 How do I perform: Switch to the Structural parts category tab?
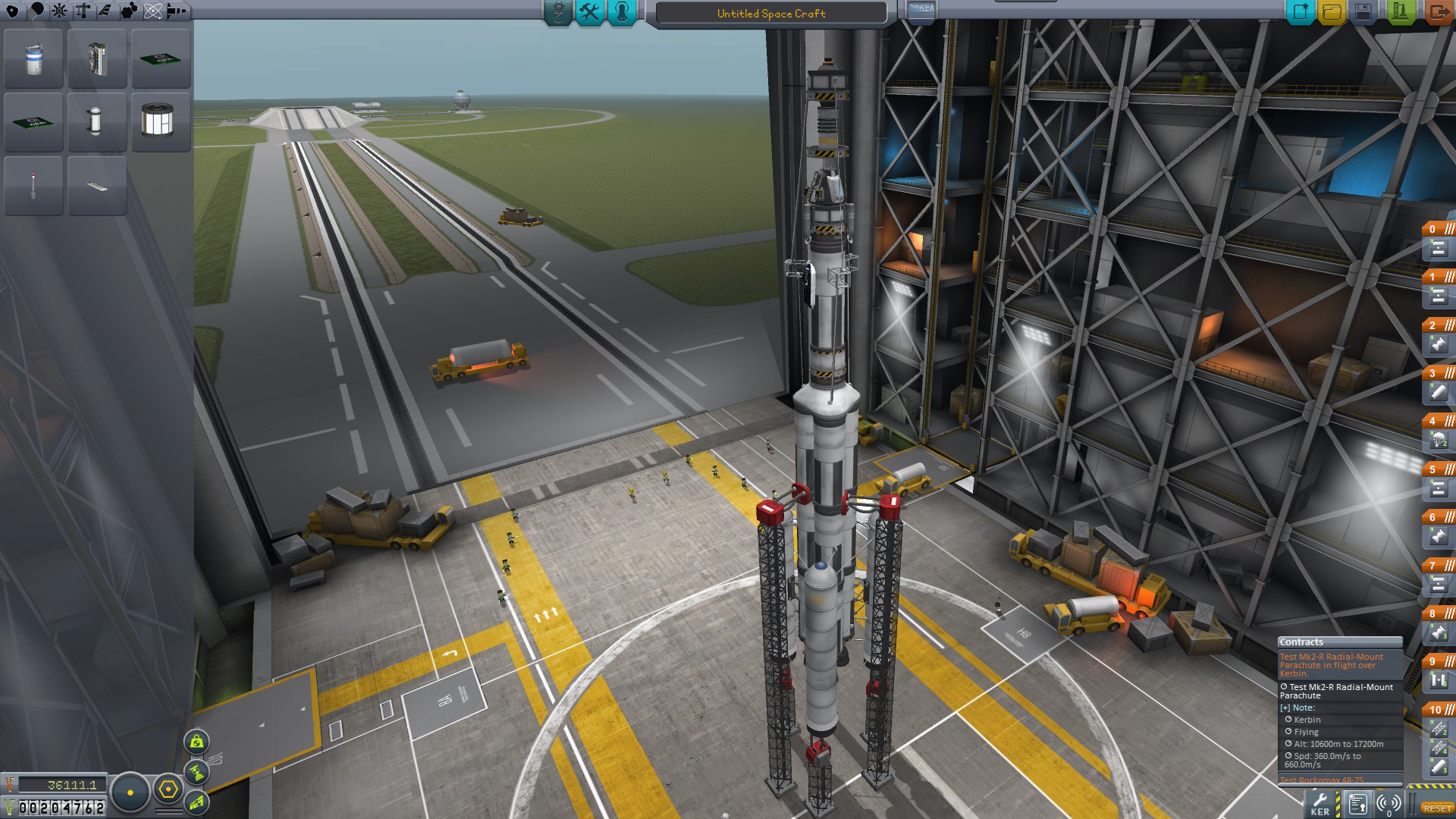pyautogui.click(x=82, y=11)
